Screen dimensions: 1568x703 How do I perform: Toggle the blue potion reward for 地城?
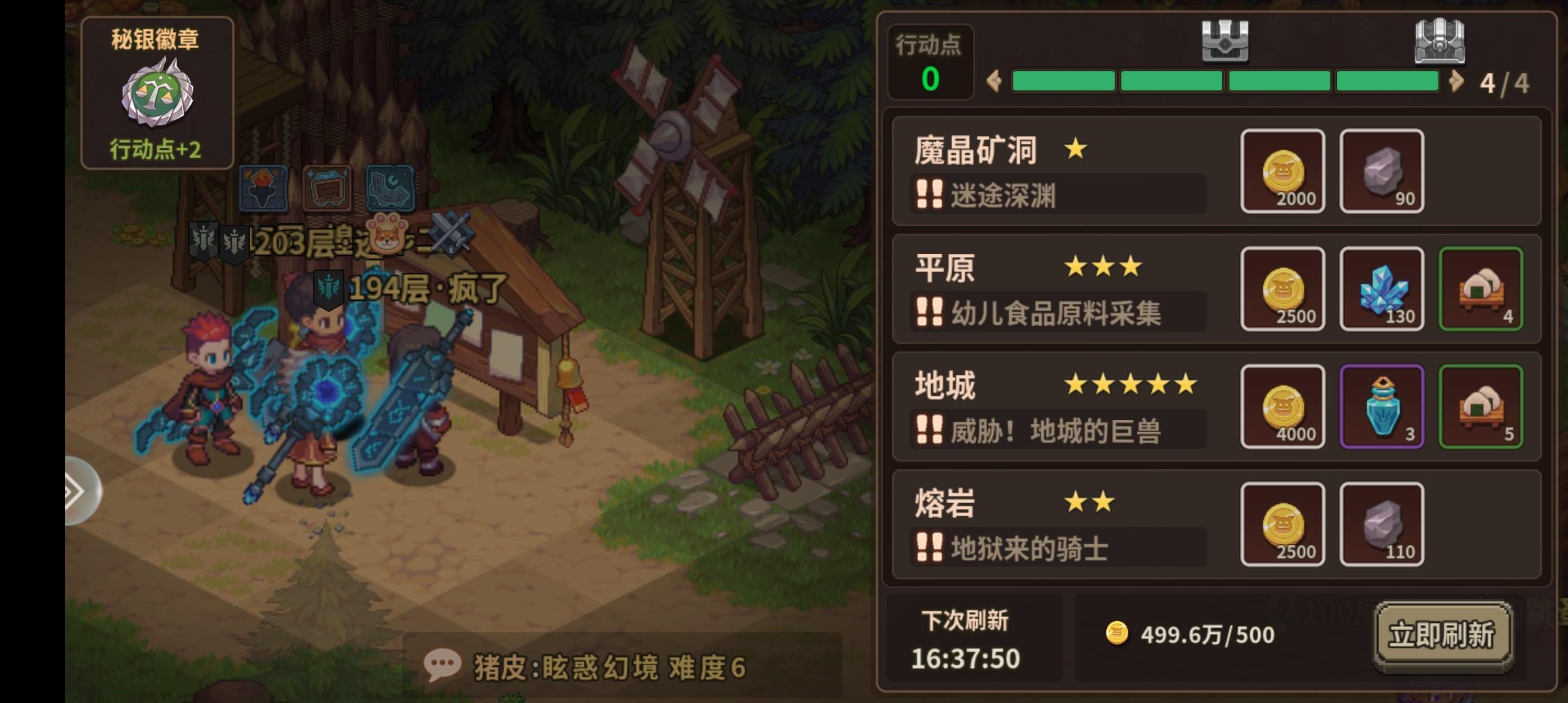pyautogui.click(x=1382, y=406)
